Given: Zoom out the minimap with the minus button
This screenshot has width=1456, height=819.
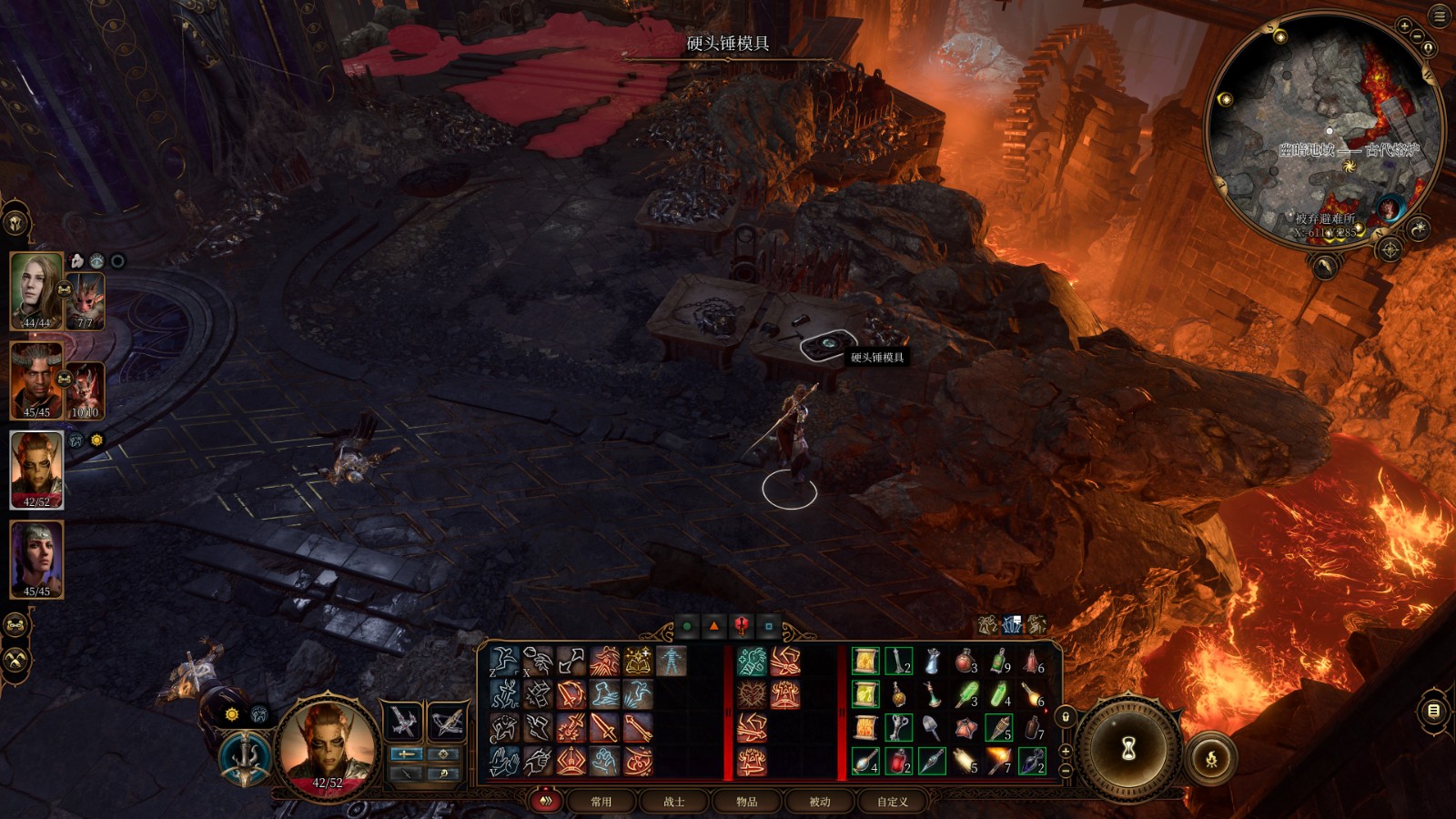Looking at the screenshot, I should coord(1417,36).
